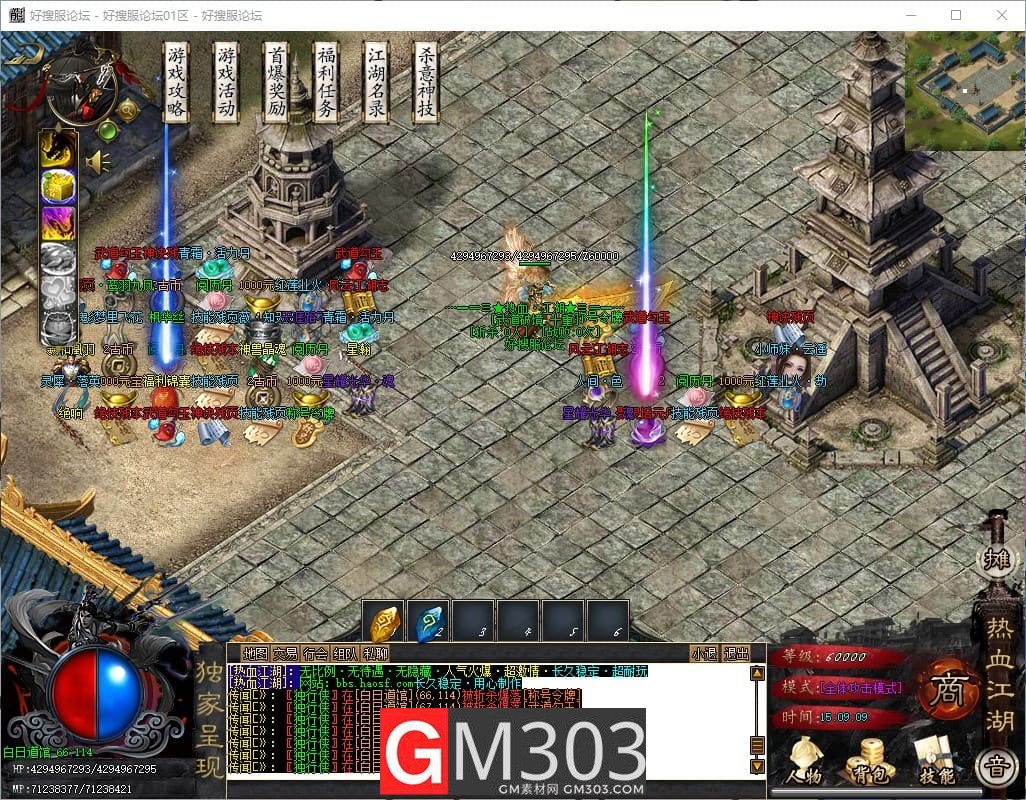Screen dimensions: 1026x800
Task: Open the 游戏攻略 banner
Action: [176, 82]
